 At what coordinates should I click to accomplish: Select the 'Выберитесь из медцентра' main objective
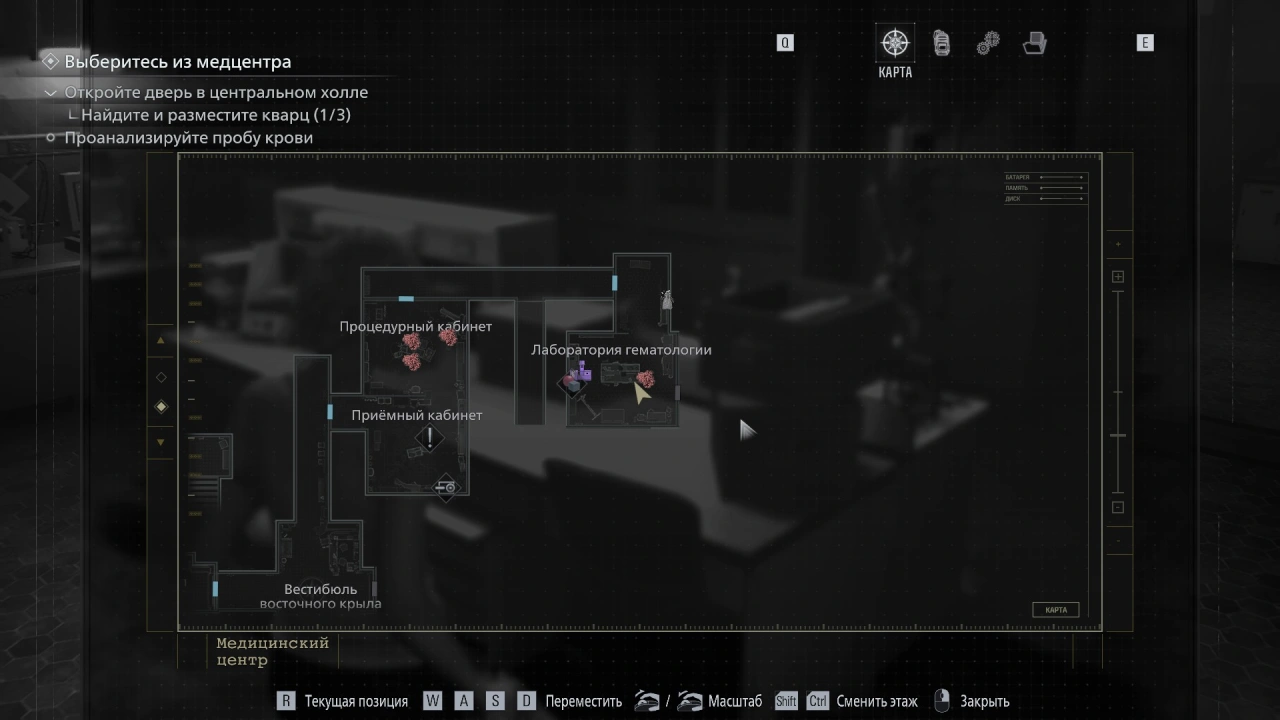[x=178, y=62]
